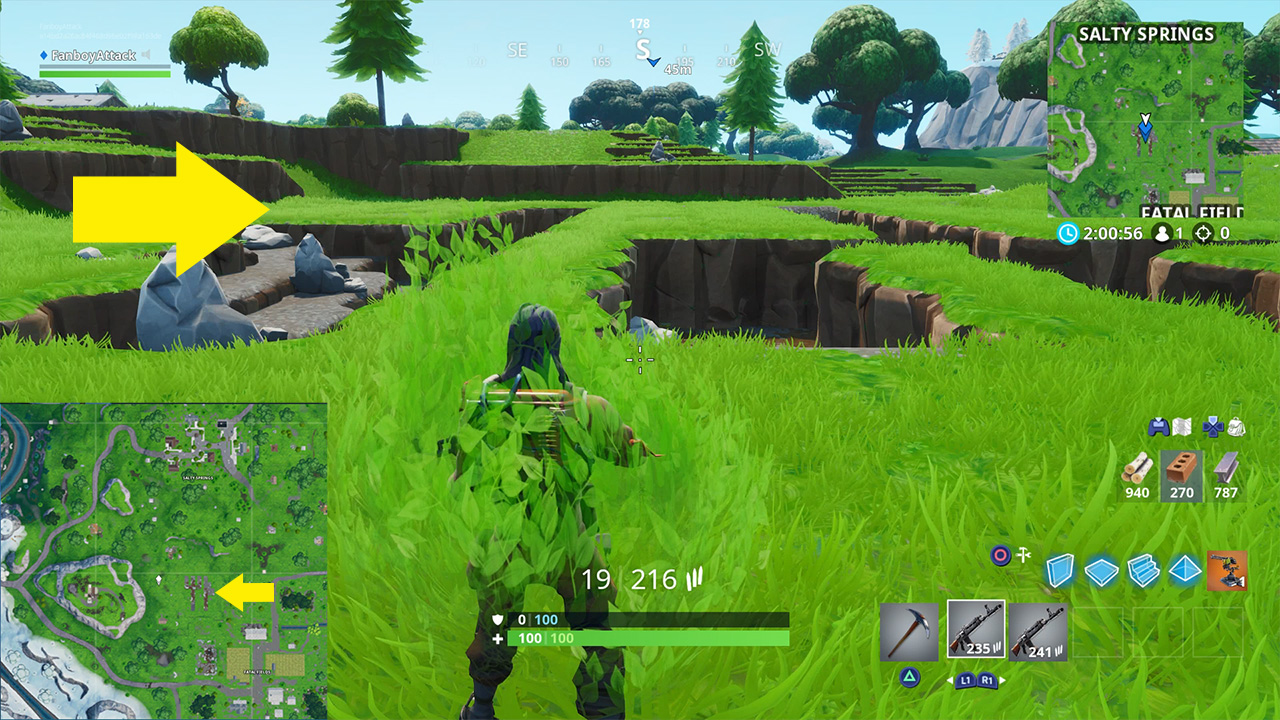Select the stairs building piece

pos(1142,571)
